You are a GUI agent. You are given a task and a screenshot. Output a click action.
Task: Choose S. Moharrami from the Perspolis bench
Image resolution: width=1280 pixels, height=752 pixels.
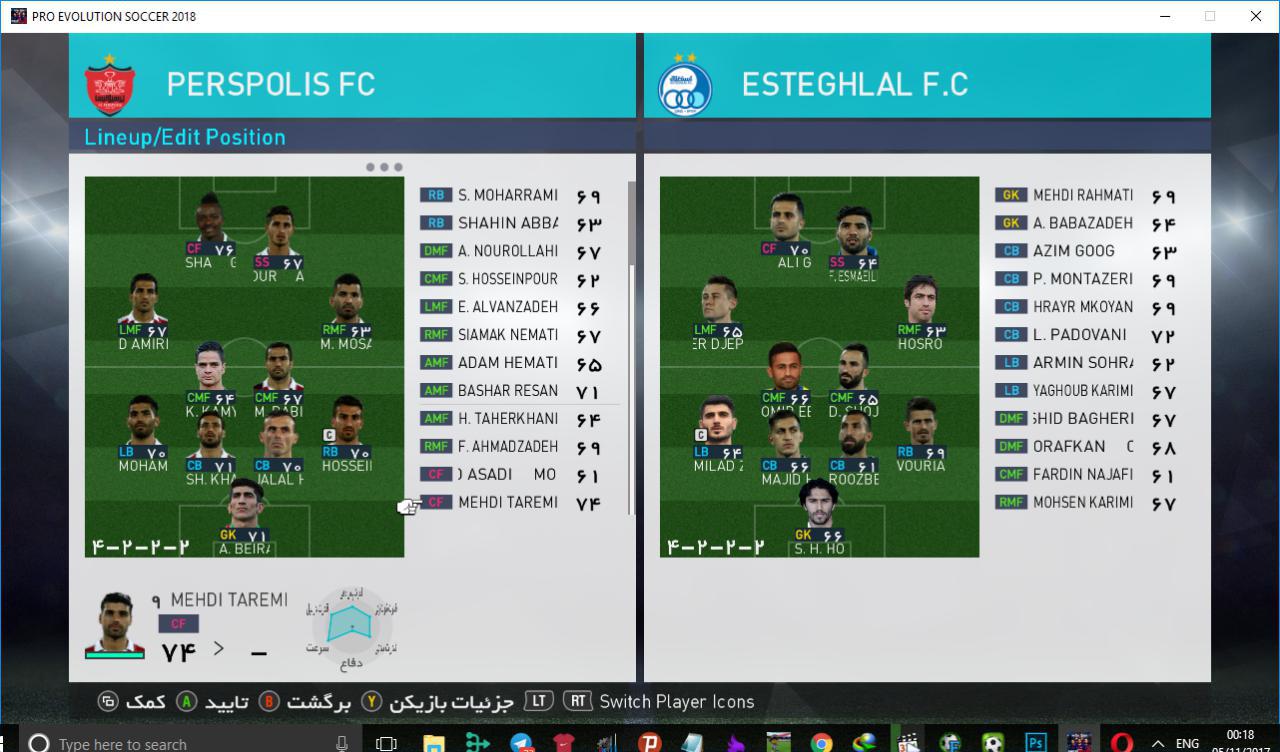pos(508,196)
